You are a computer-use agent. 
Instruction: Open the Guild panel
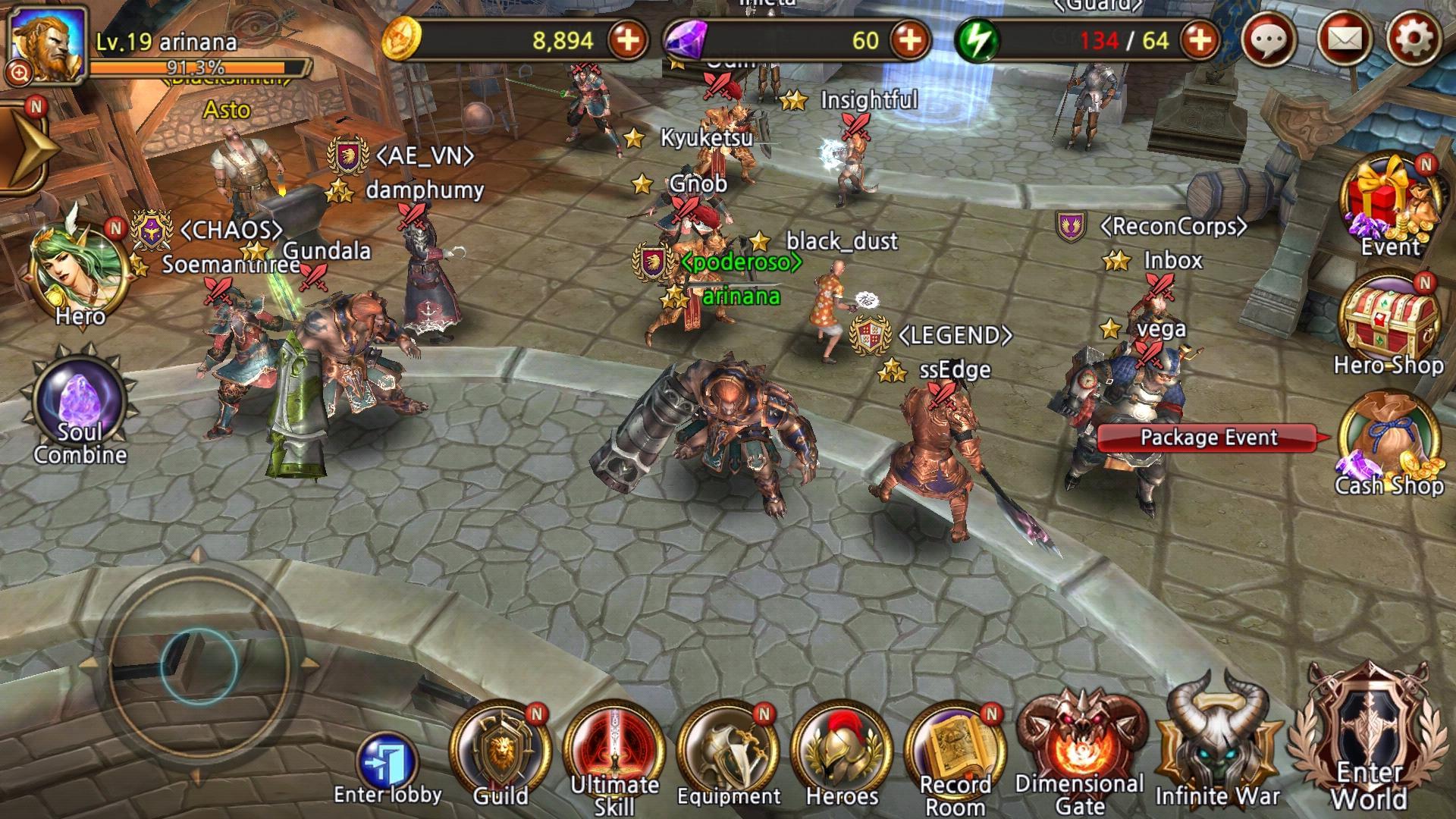point(500,747)
